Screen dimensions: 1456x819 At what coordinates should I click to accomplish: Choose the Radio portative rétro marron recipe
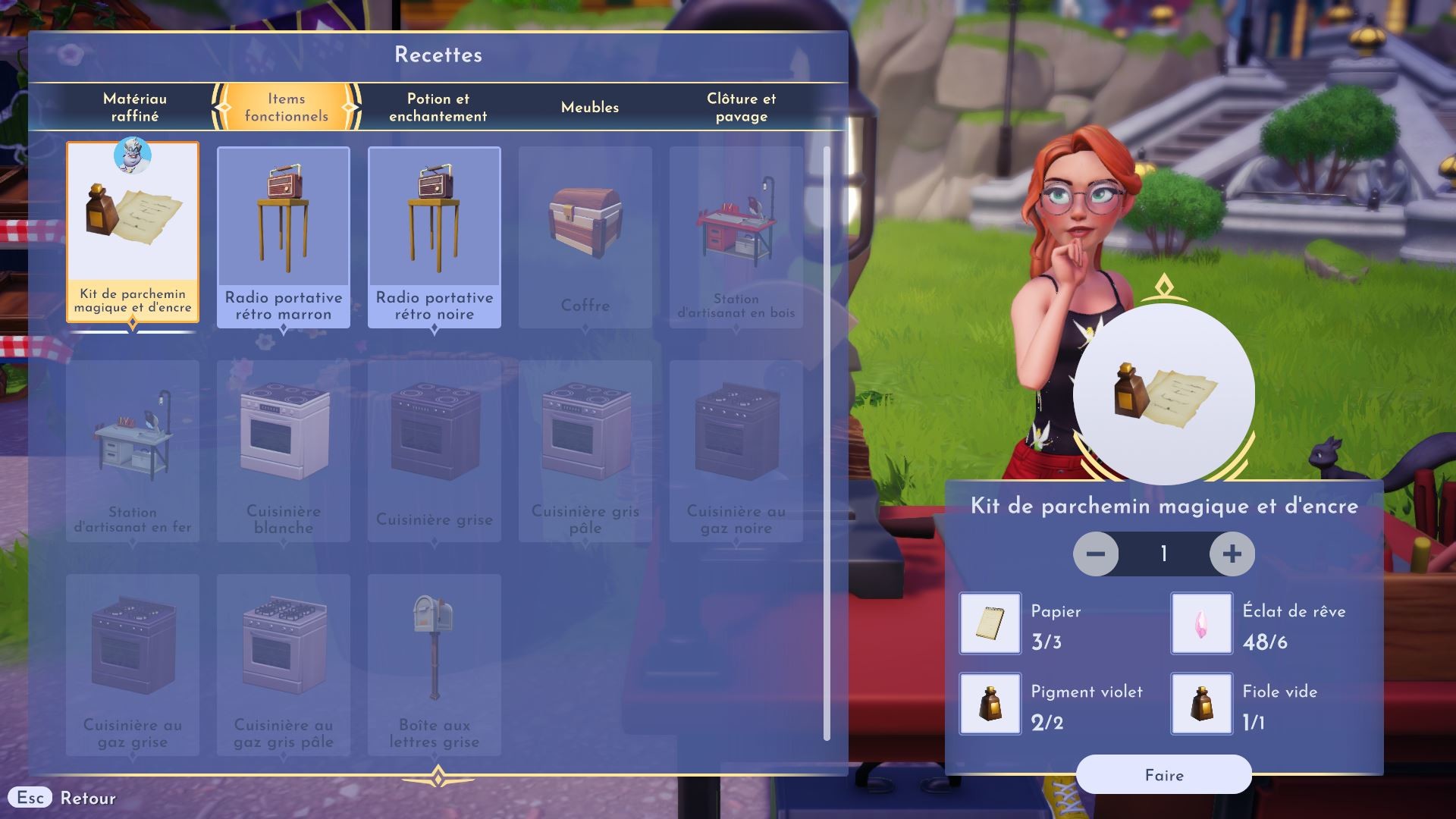(283, 237)
